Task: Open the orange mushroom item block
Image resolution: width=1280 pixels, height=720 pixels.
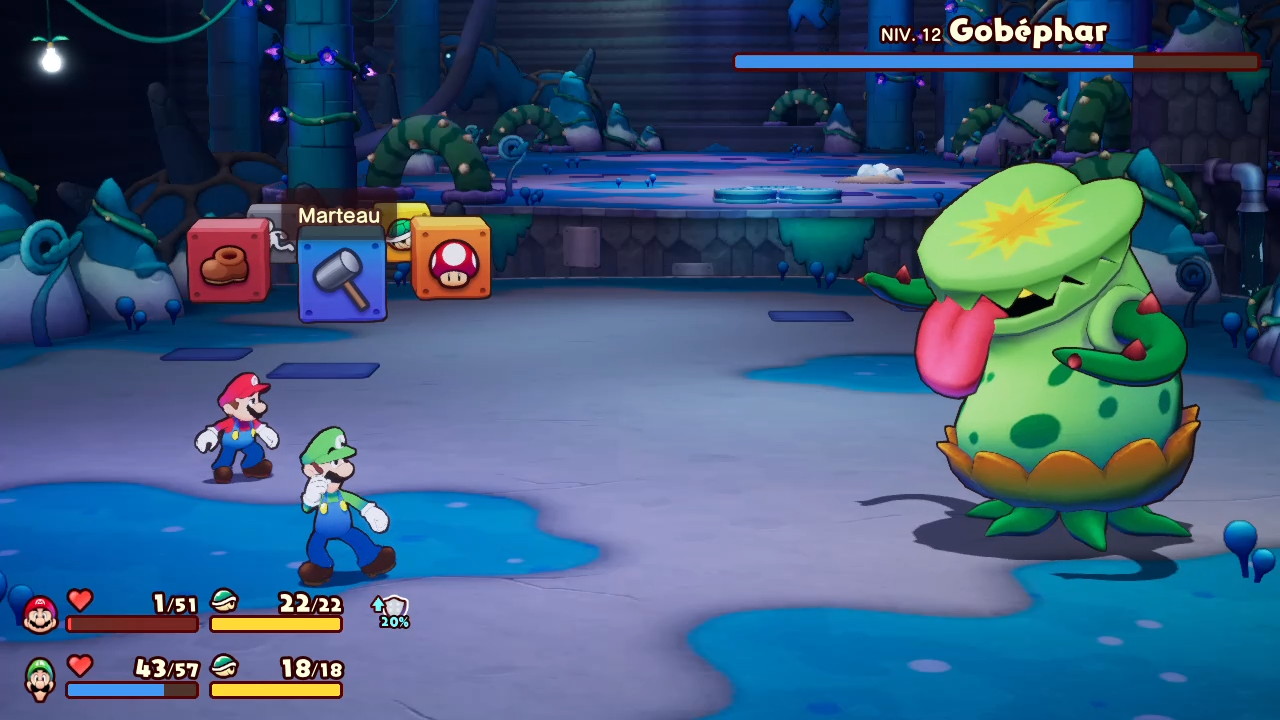Action: pos(452,260)
